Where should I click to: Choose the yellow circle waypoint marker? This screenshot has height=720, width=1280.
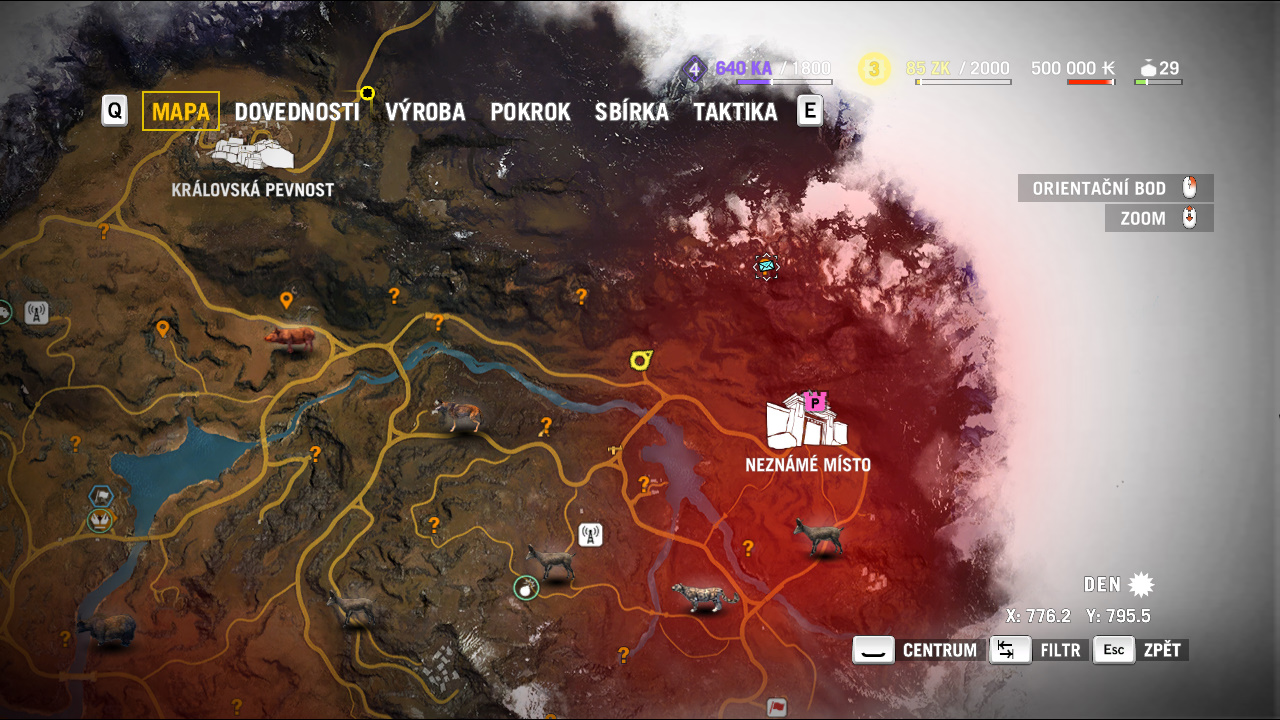point(367,93)
